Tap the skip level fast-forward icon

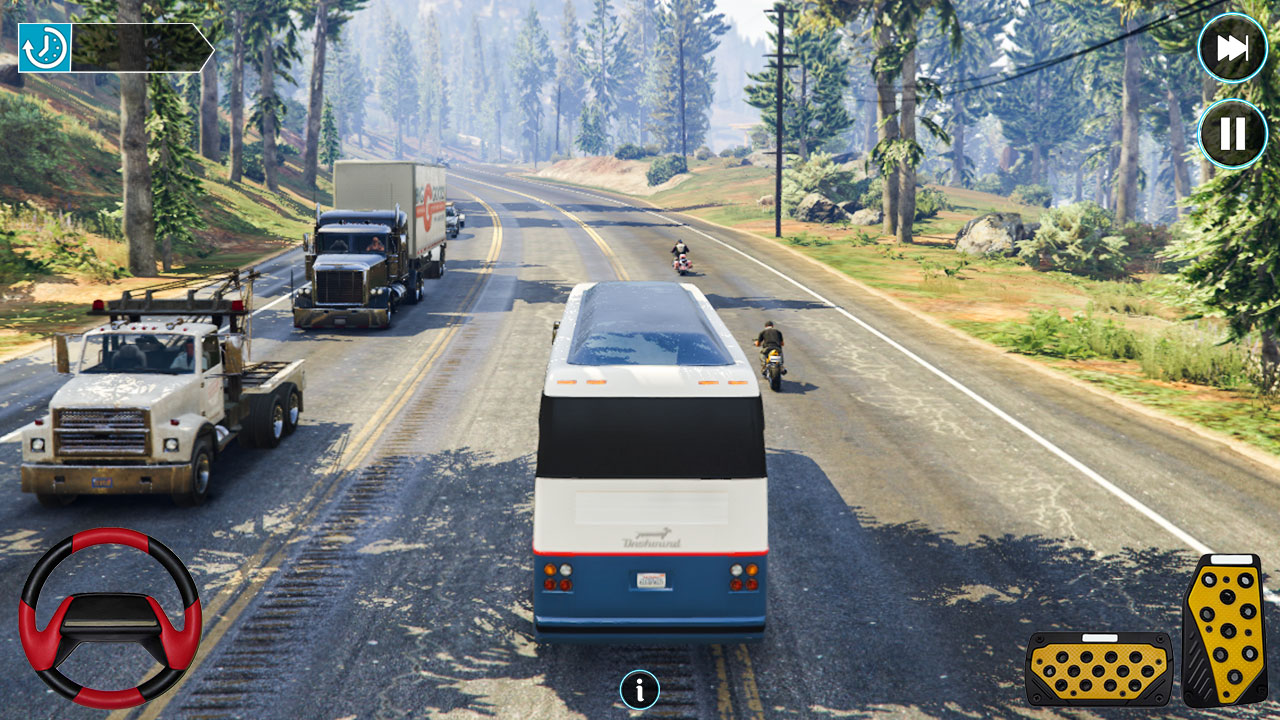1233,46
